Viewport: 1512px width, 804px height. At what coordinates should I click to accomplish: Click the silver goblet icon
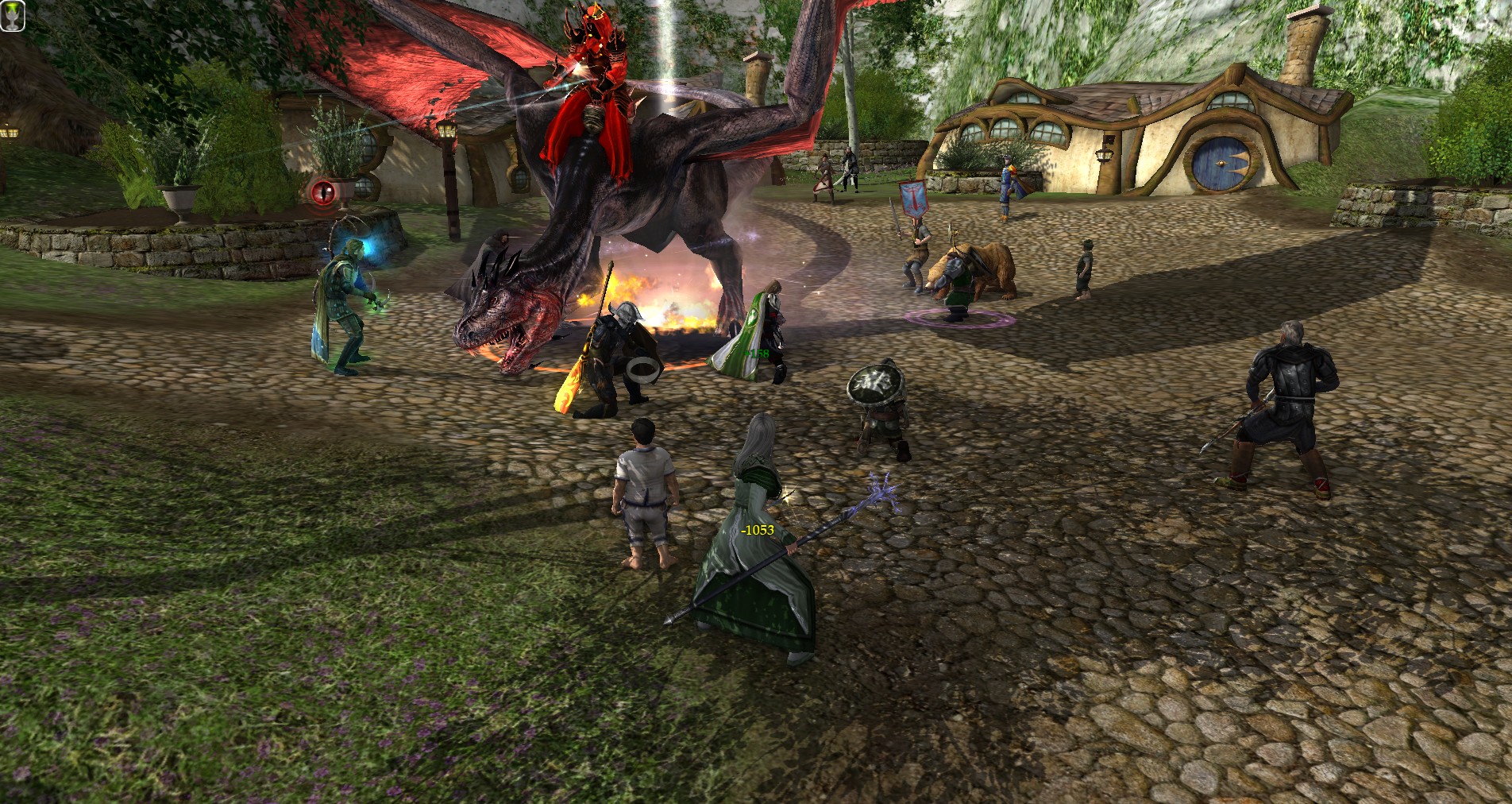click(x=13, y=15)
